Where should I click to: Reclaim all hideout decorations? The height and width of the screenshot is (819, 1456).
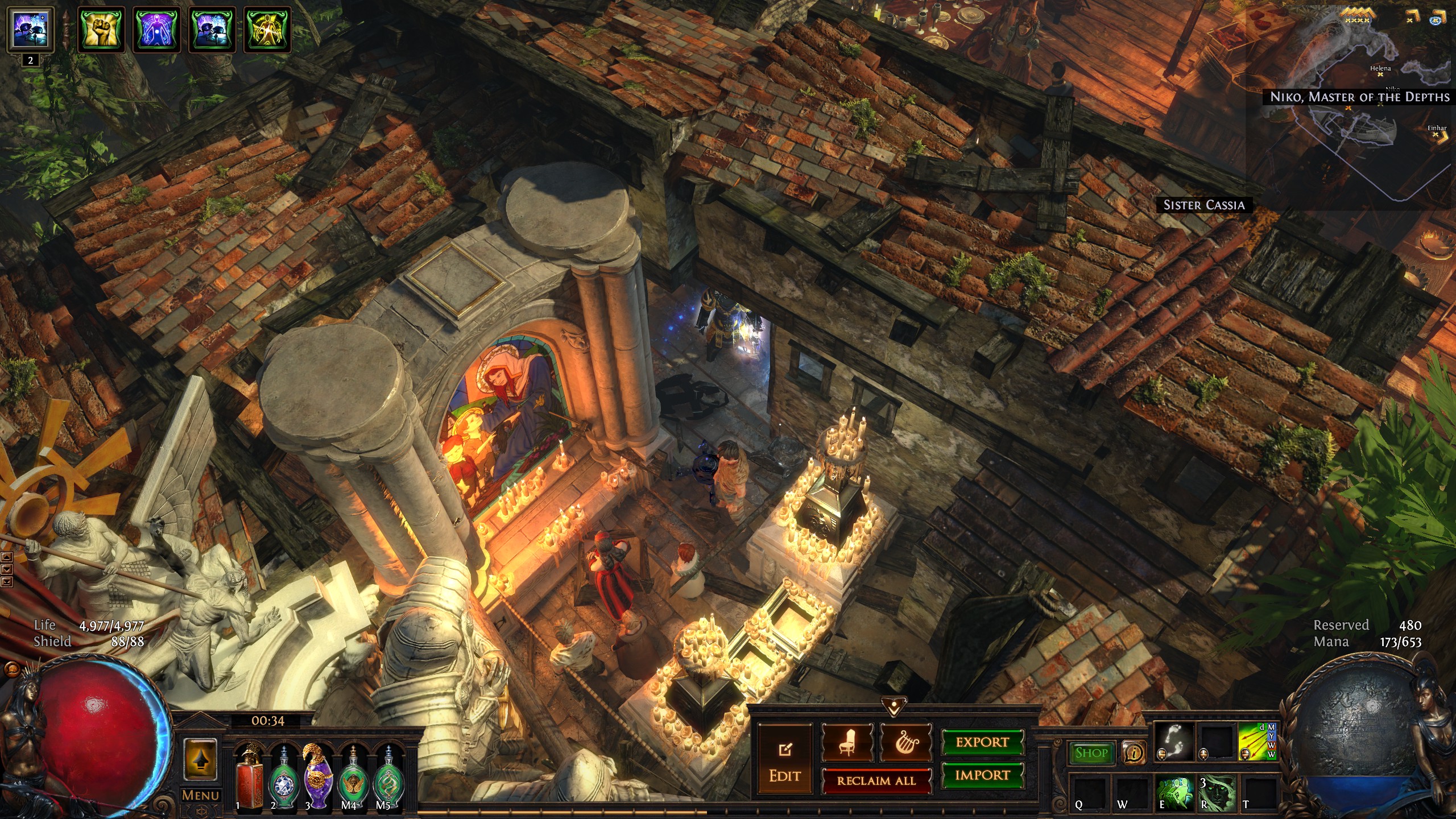(x=876, y=781)
